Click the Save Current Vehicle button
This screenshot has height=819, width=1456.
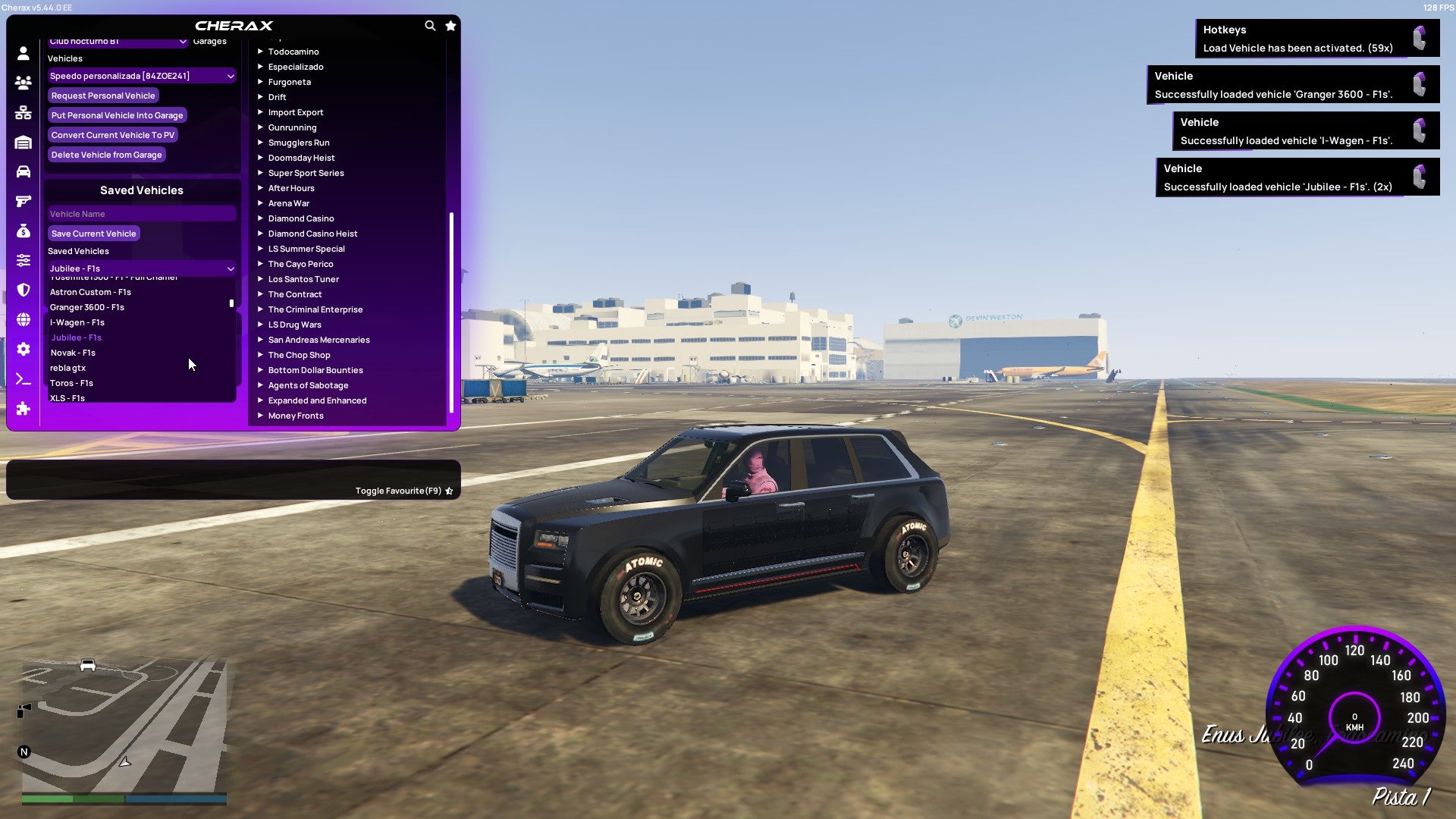click(x=93, y=233)
